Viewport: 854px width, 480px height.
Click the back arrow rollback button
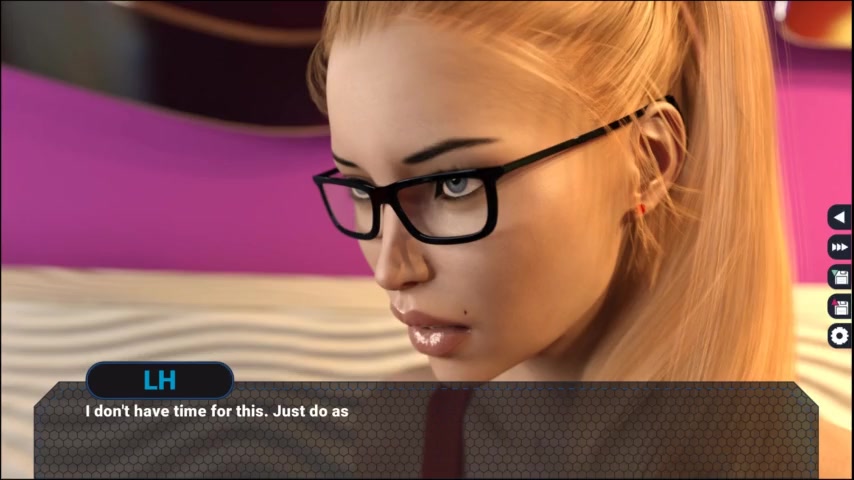click(840, 216)
